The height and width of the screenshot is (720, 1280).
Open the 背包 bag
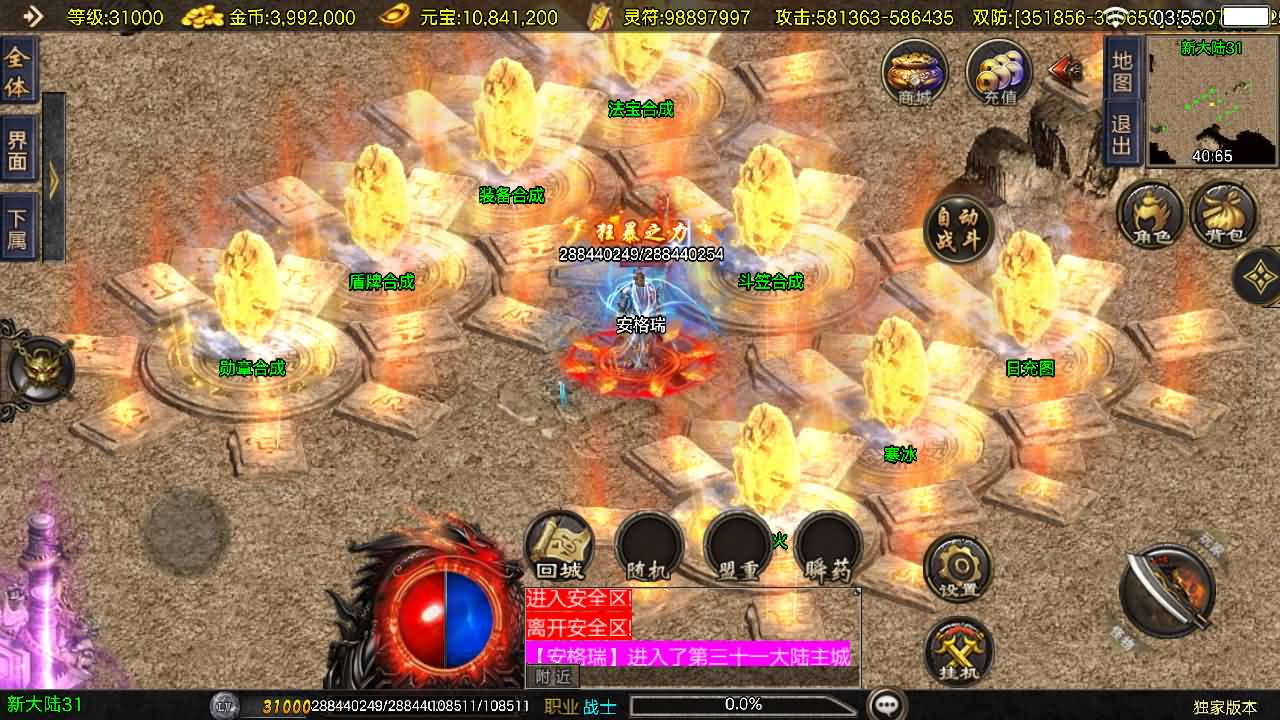(1224, 213)
